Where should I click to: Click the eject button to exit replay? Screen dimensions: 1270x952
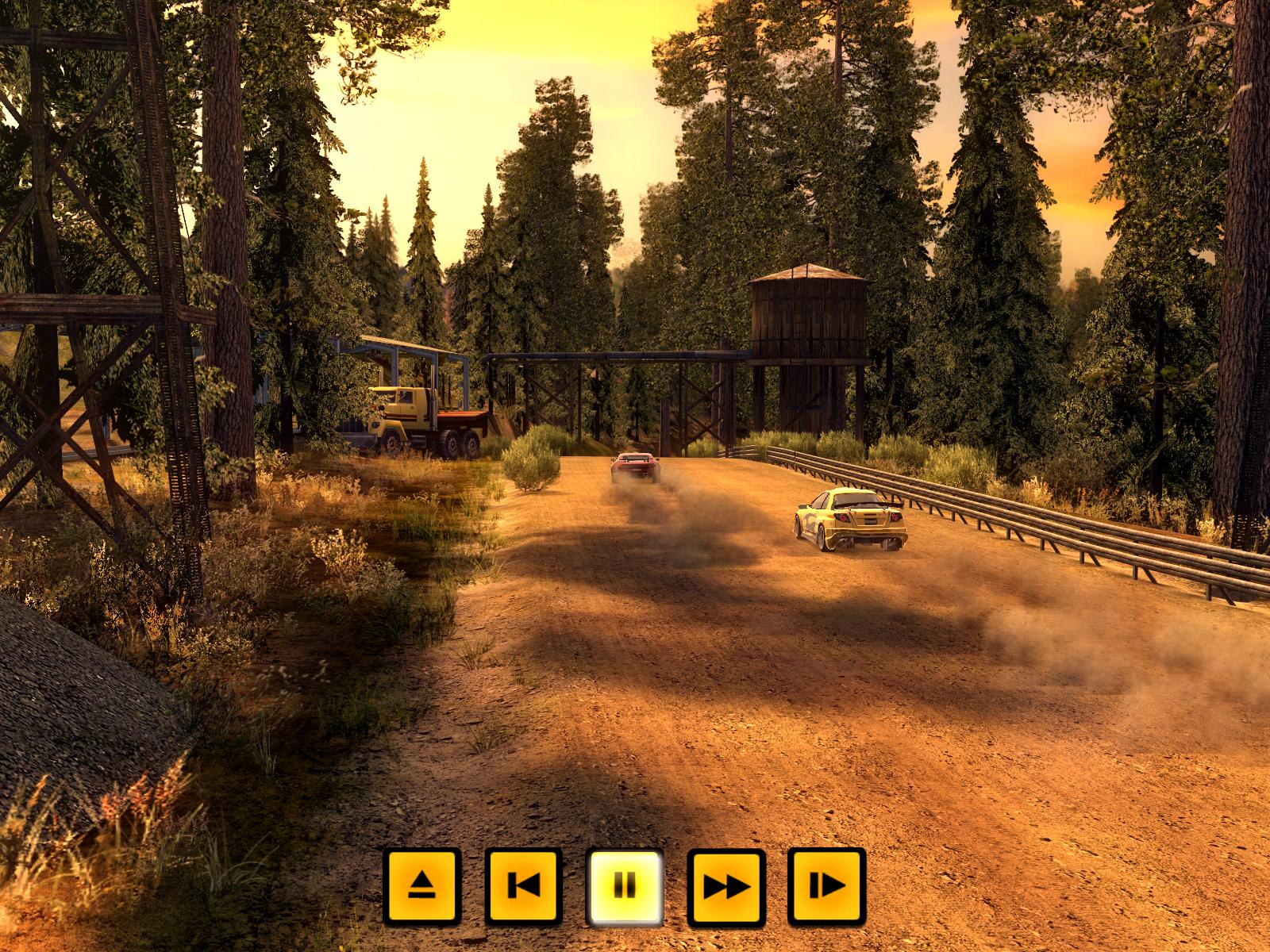pos(421,886)
